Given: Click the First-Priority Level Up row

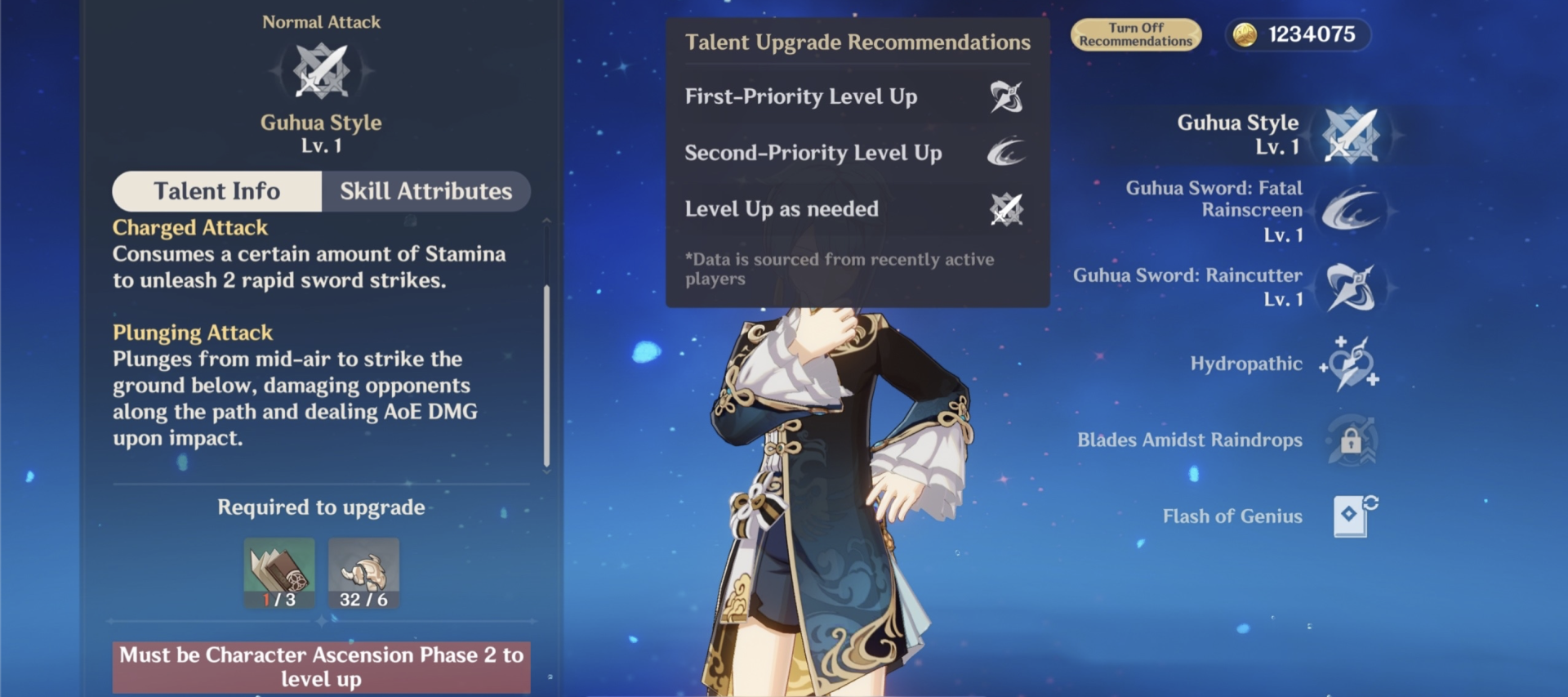Looking at the screenshot, I should [856, 97].
